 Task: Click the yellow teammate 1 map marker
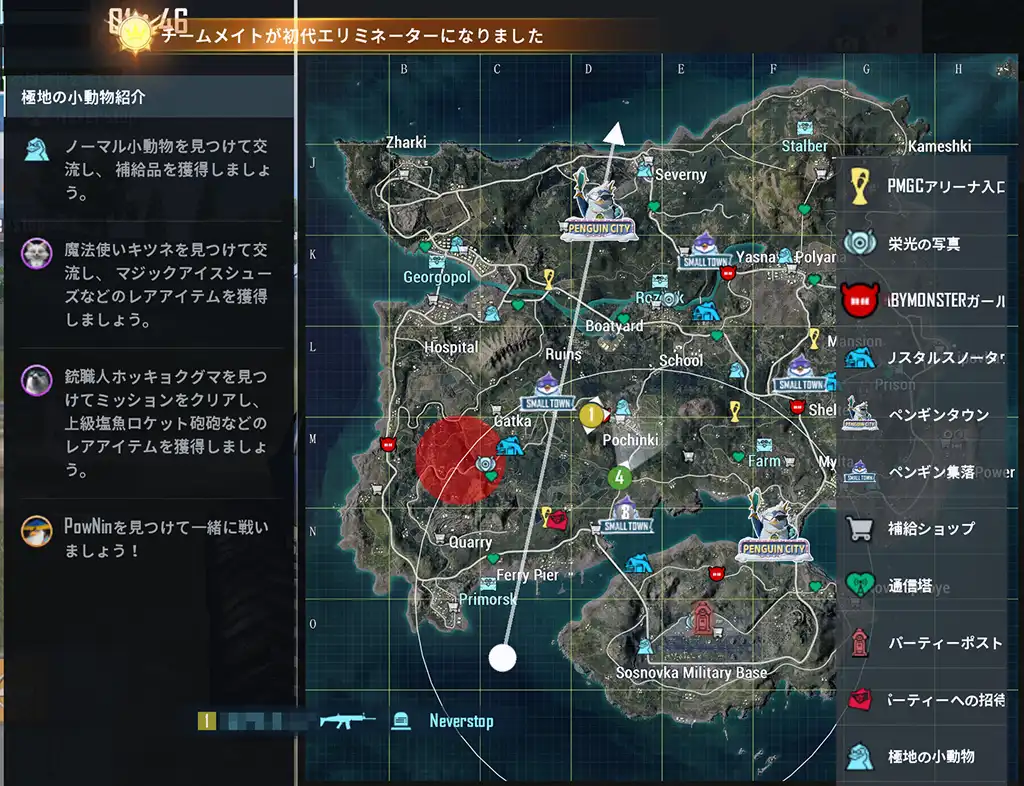point(592,414)
